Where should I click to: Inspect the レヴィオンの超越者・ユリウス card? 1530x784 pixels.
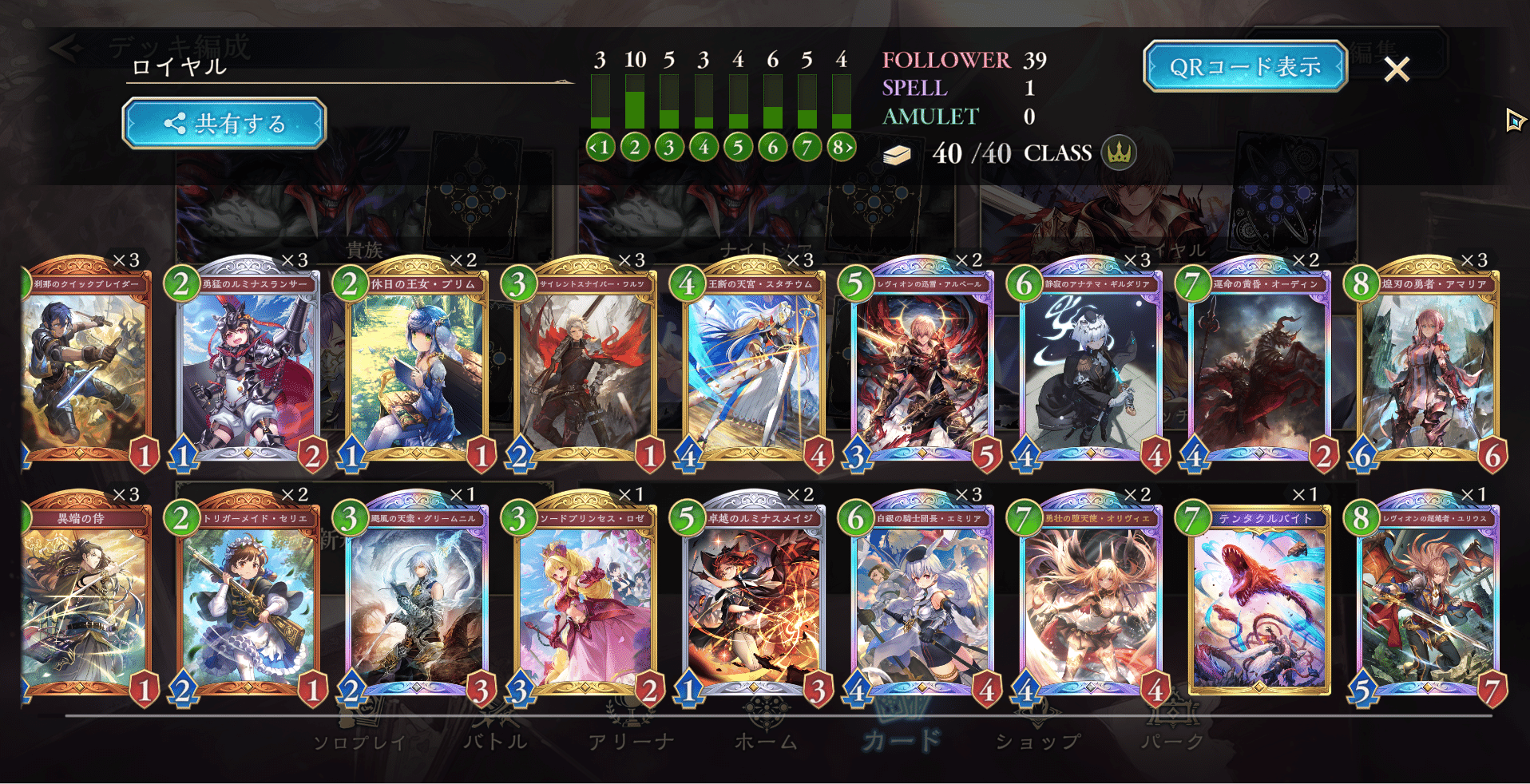(1429, 603)
